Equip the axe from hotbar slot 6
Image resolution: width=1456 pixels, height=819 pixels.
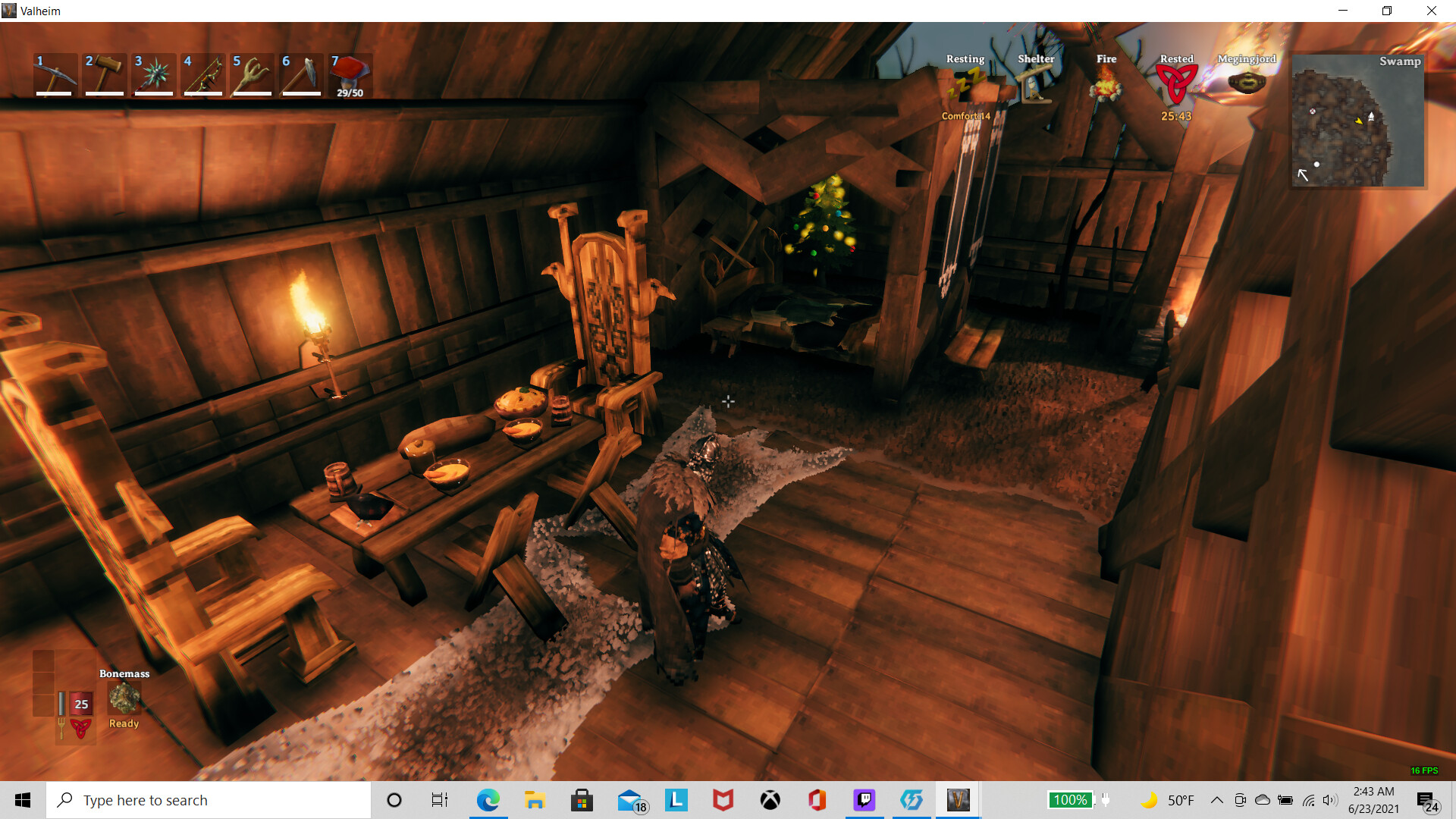coord(301,75)
